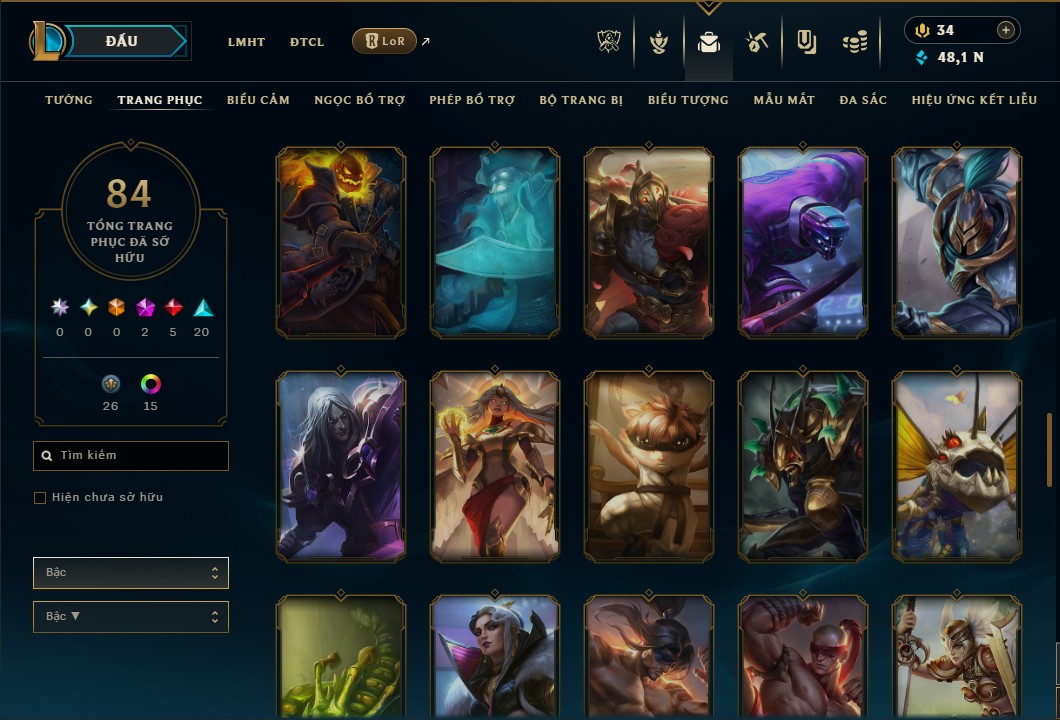
Task: Select the pumpkin-head skin card
Action: 341,241
